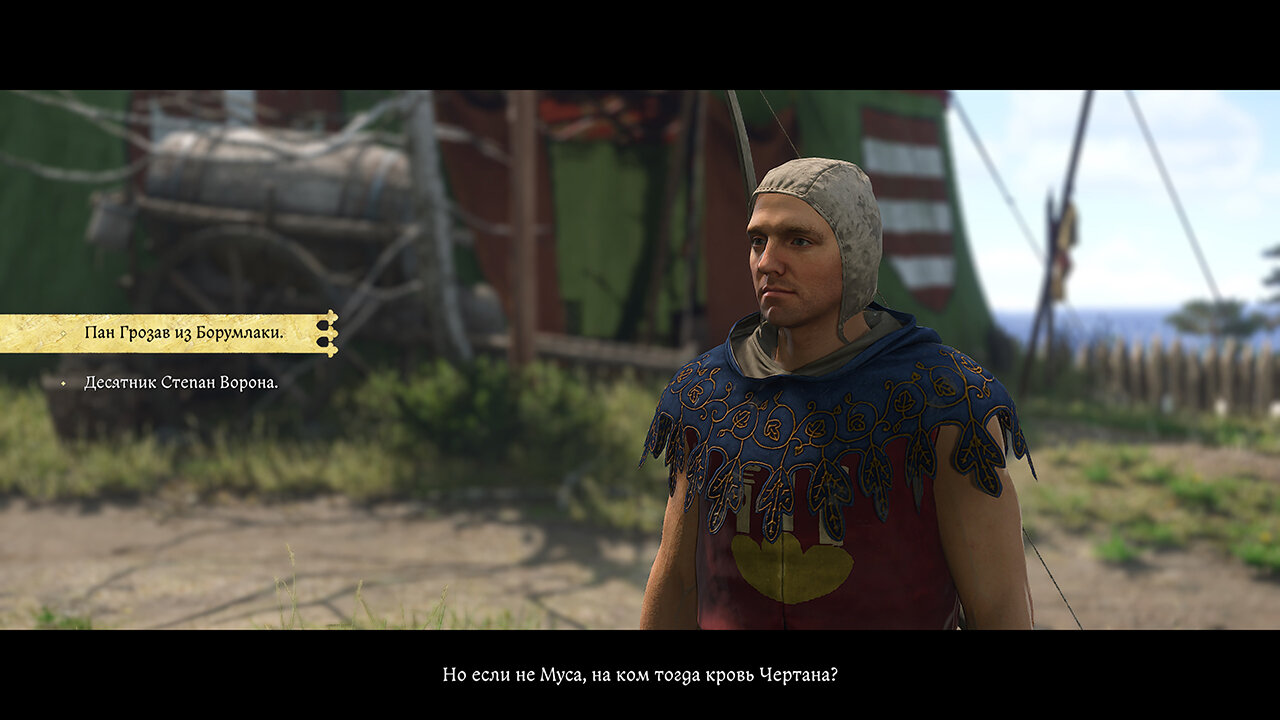Click the ornate crown trim on the banner's right edge
The height and width of the screenshot is (720, 1280).
(x=330, y=333)
